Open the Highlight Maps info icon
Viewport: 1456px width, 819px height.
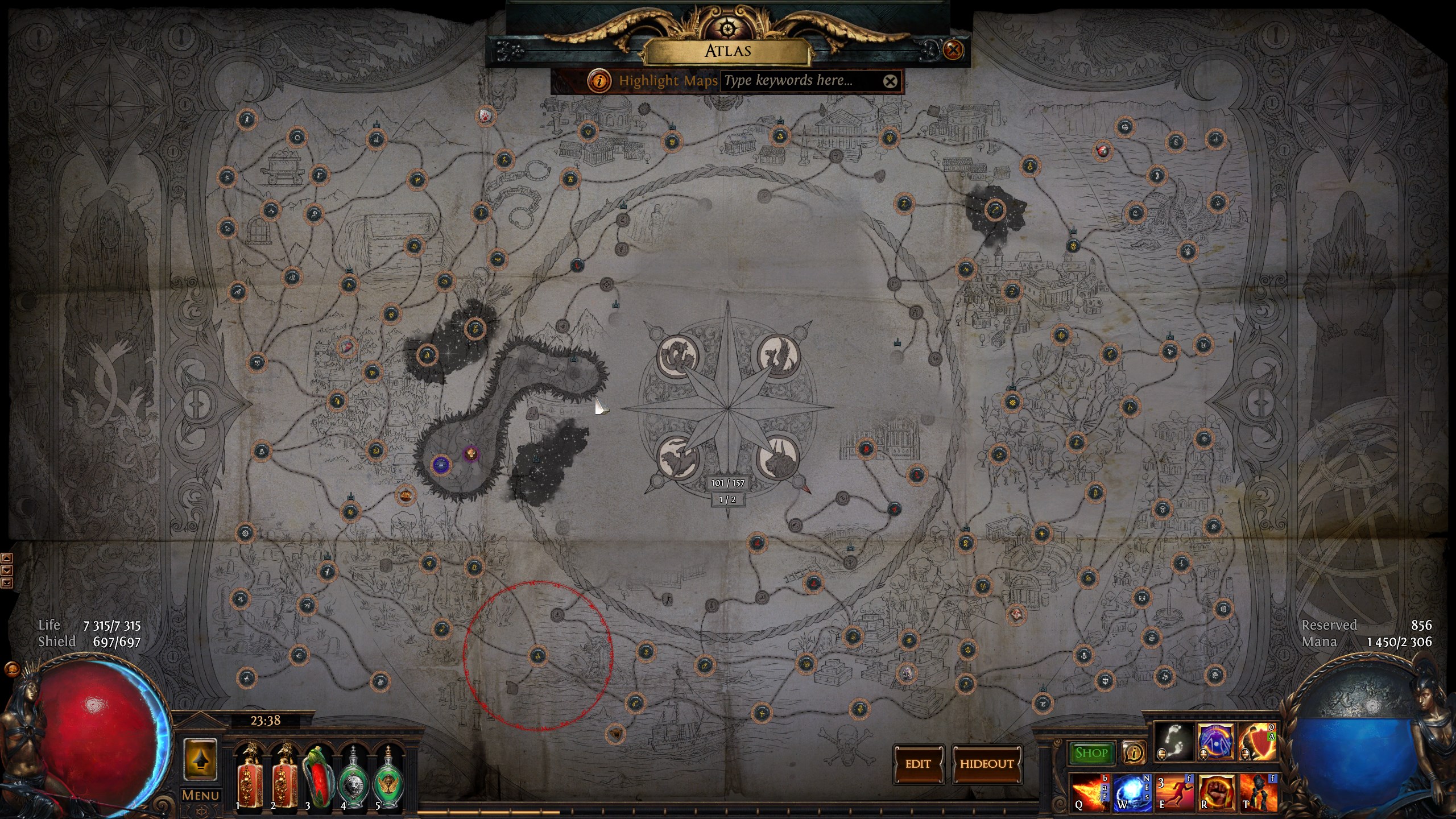(x=599, y=81)
